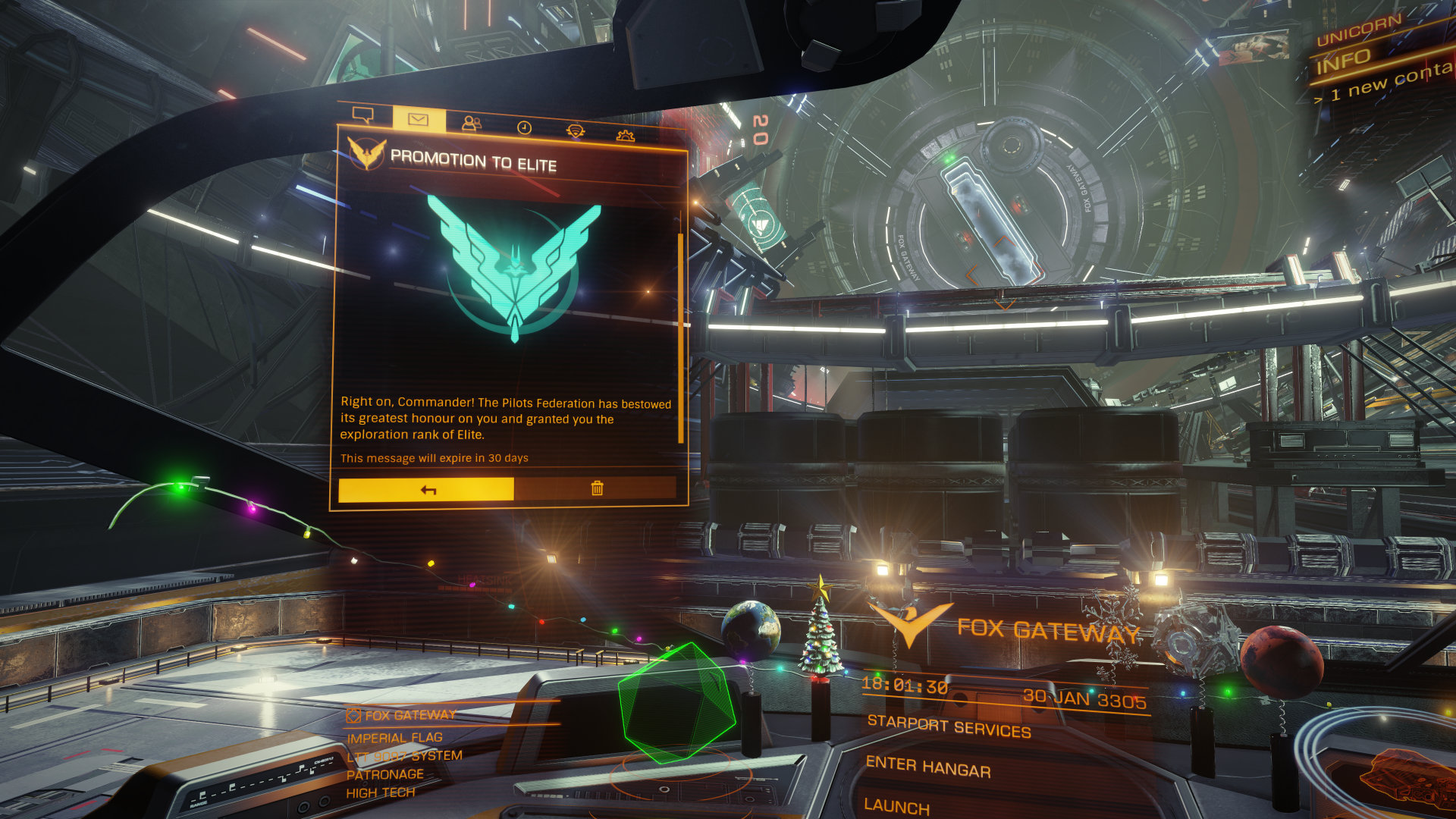The width and height of the screenshot is (1456, 819).
Task: Choose Enter Hangar
Action: (928, 767)
